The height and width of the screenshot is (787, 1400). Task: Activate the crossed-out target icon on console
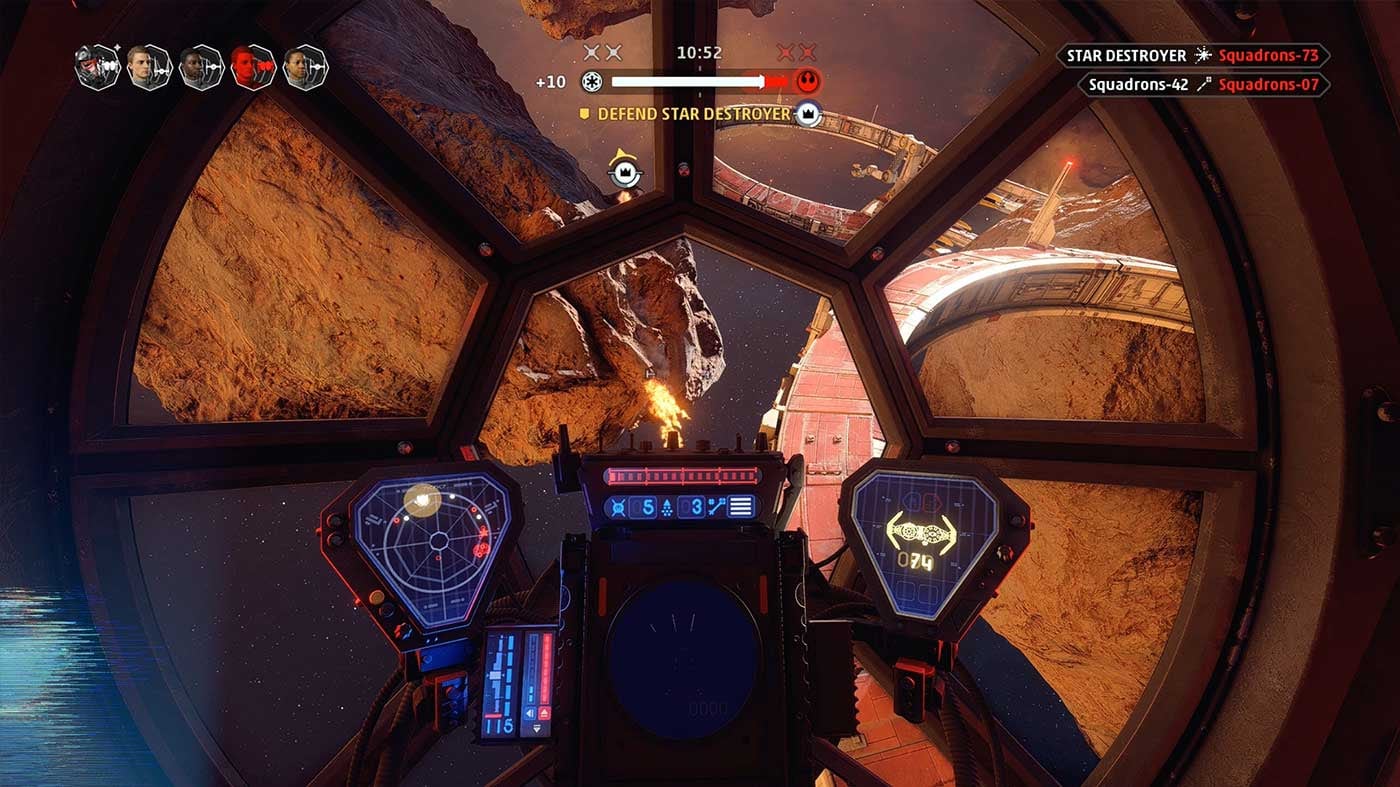click(x=618, y=507)
